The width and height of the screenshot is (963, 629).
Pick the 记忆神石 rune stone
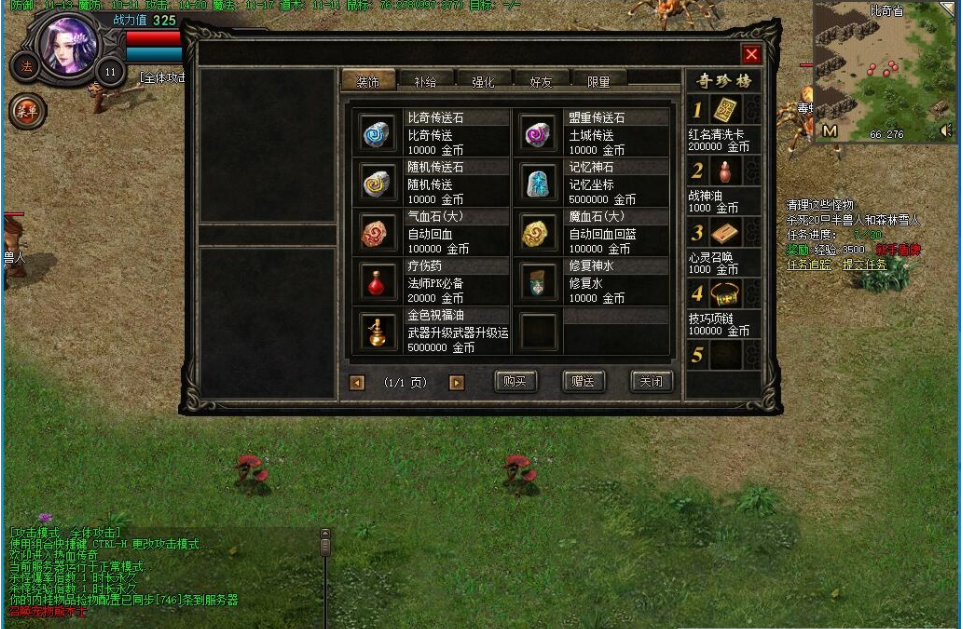(x=538, y=182)
